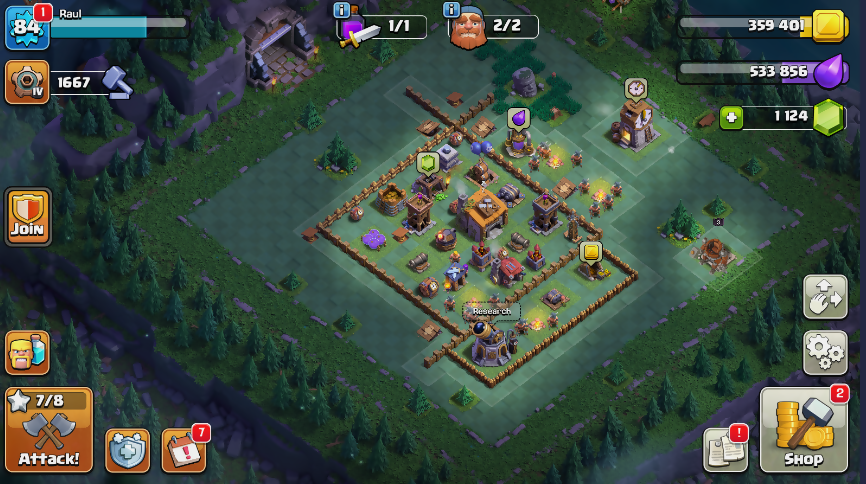Image resolution: width=866 pixels, height=484 pixels.
Task: Start a battle with the Attack! button
Action: [x=48, y=430]
